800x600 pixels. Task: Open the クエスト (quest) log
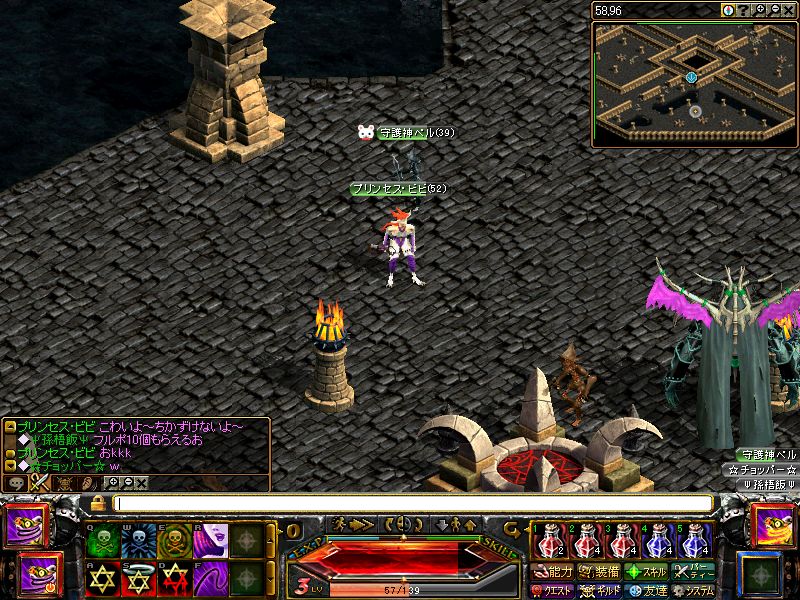pos(552,591)
